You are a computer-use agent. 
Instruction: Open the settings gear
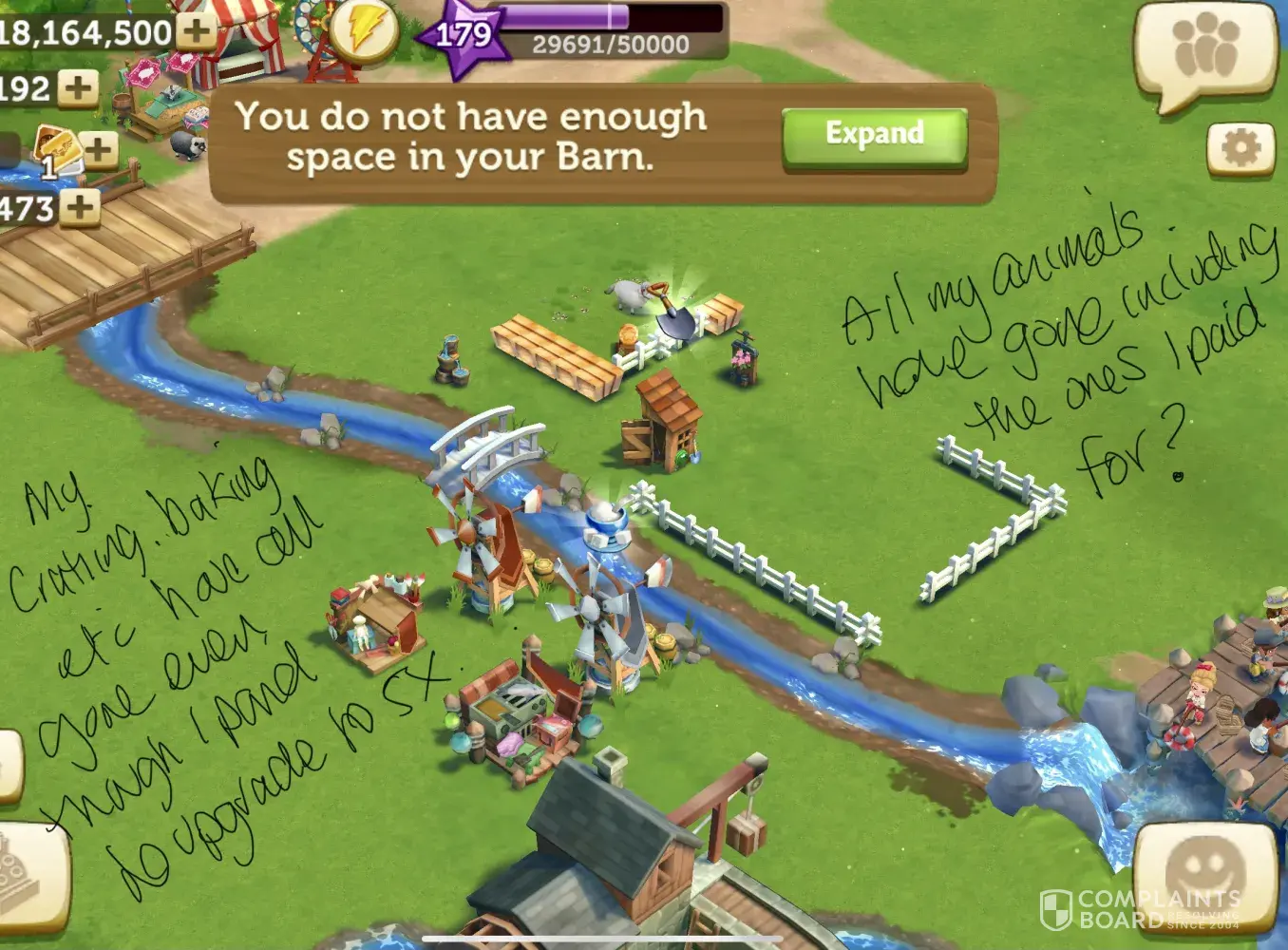pyautogui.click(x=1240, y=148)
